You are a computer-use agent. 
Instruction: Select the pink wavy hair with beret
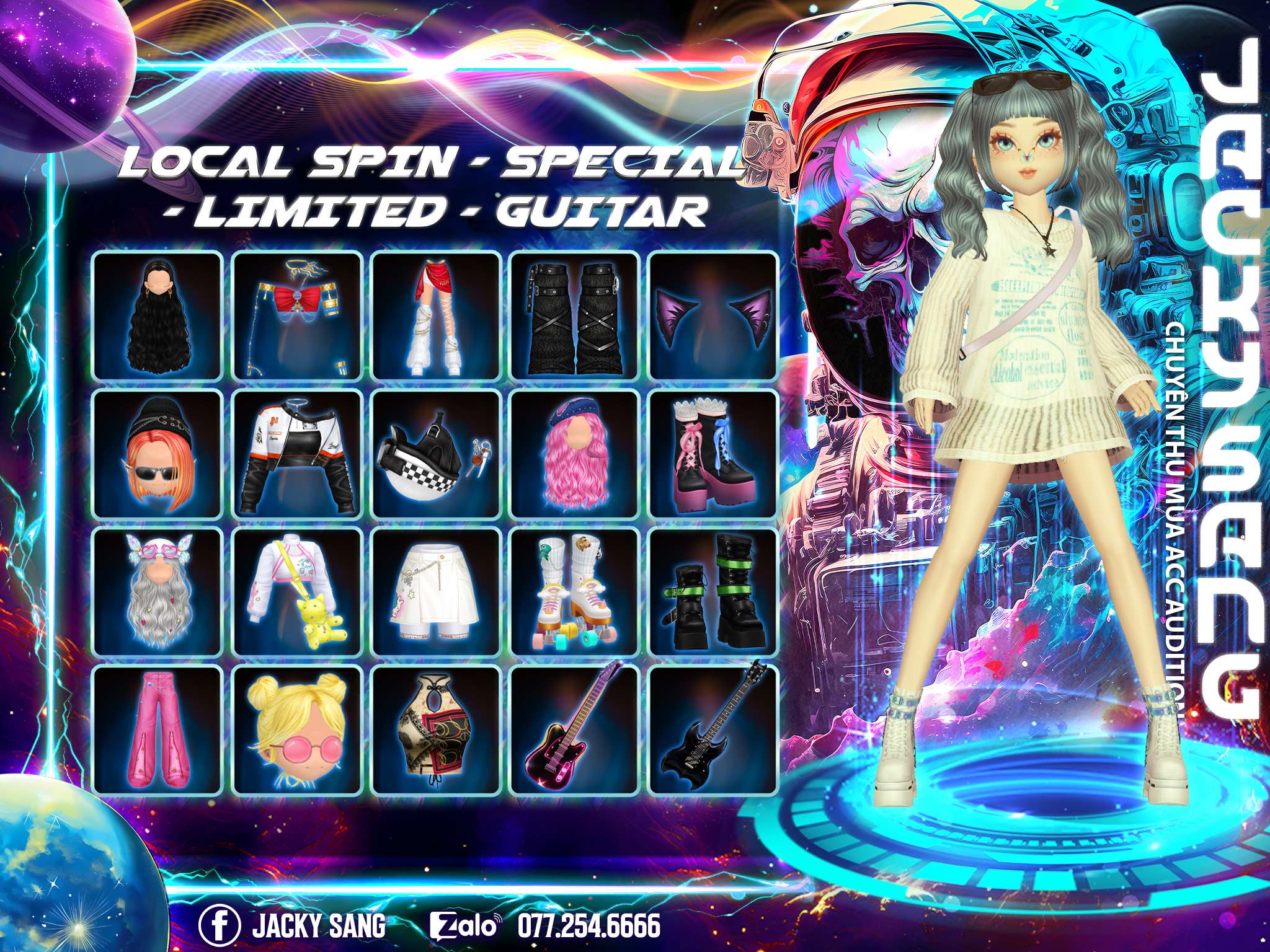[575, 454]
